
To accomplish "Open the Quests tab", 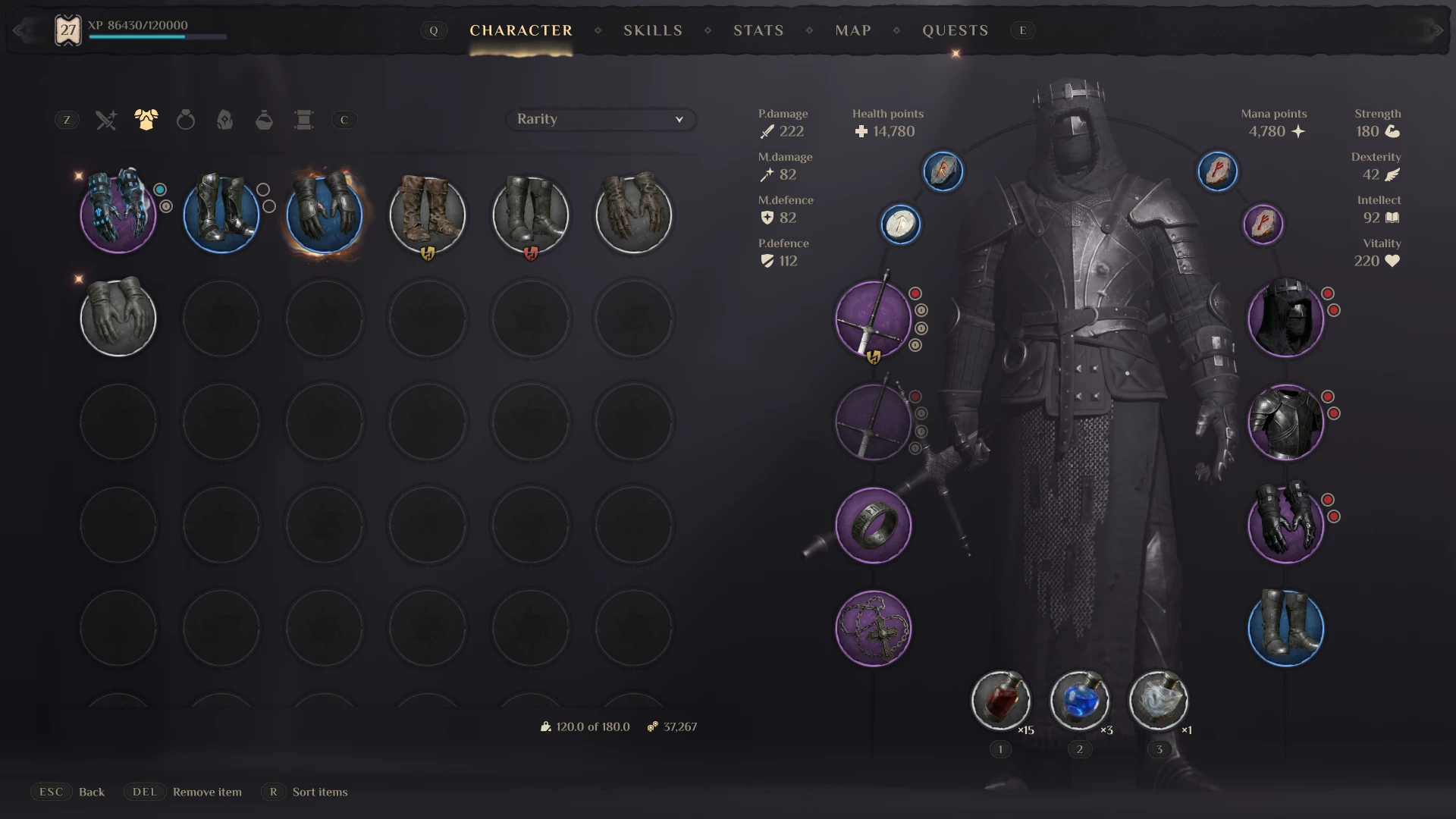I will tap(955, 30).
